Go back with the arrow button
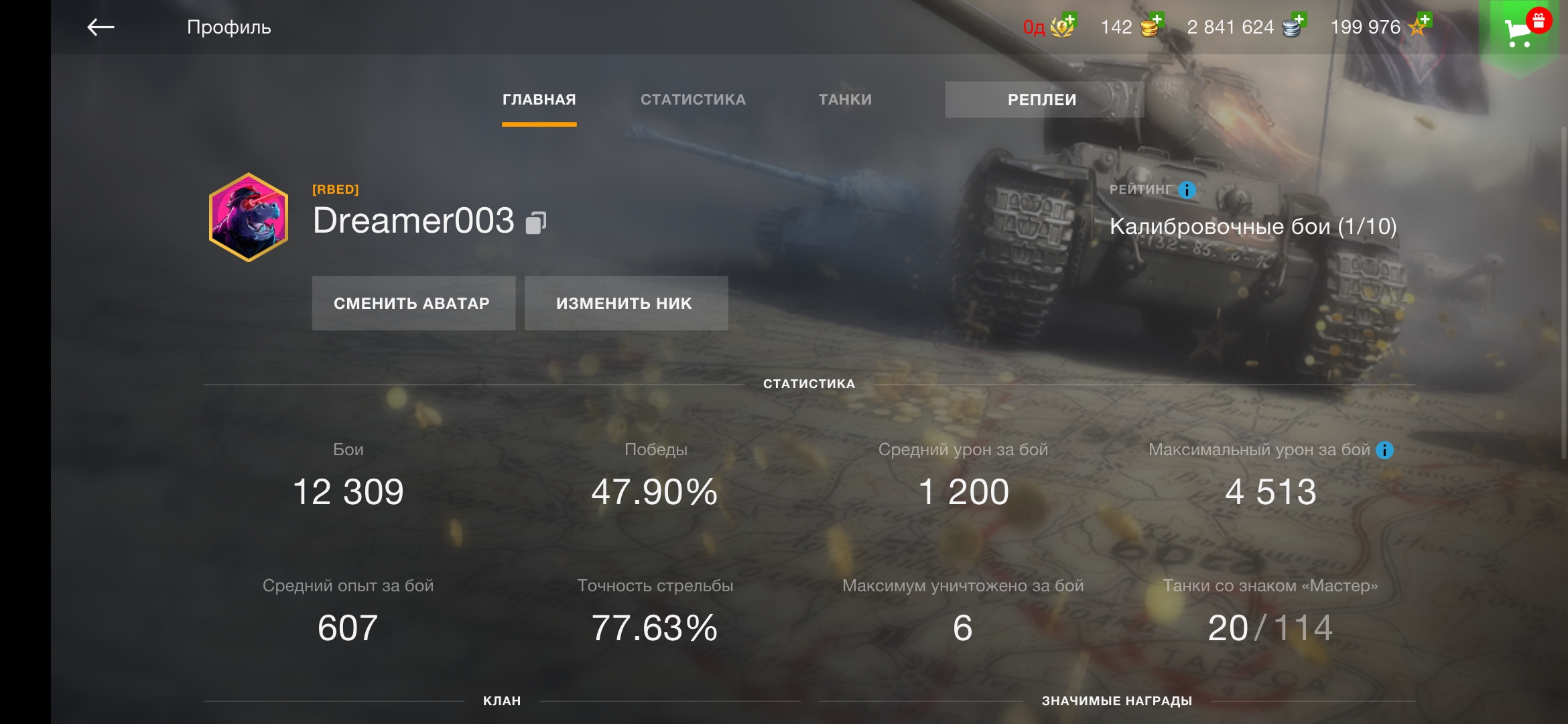1568x724 pixels. (x=101, y=27)
